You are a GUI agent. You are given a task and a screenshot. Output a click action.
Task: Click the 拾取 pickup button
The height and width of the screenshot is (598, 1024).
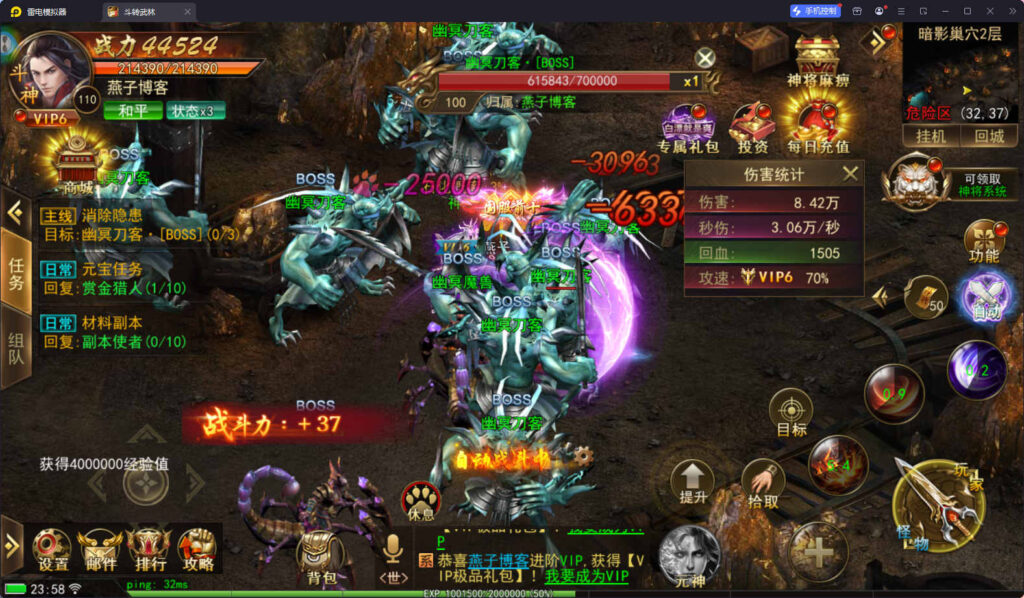762,484
